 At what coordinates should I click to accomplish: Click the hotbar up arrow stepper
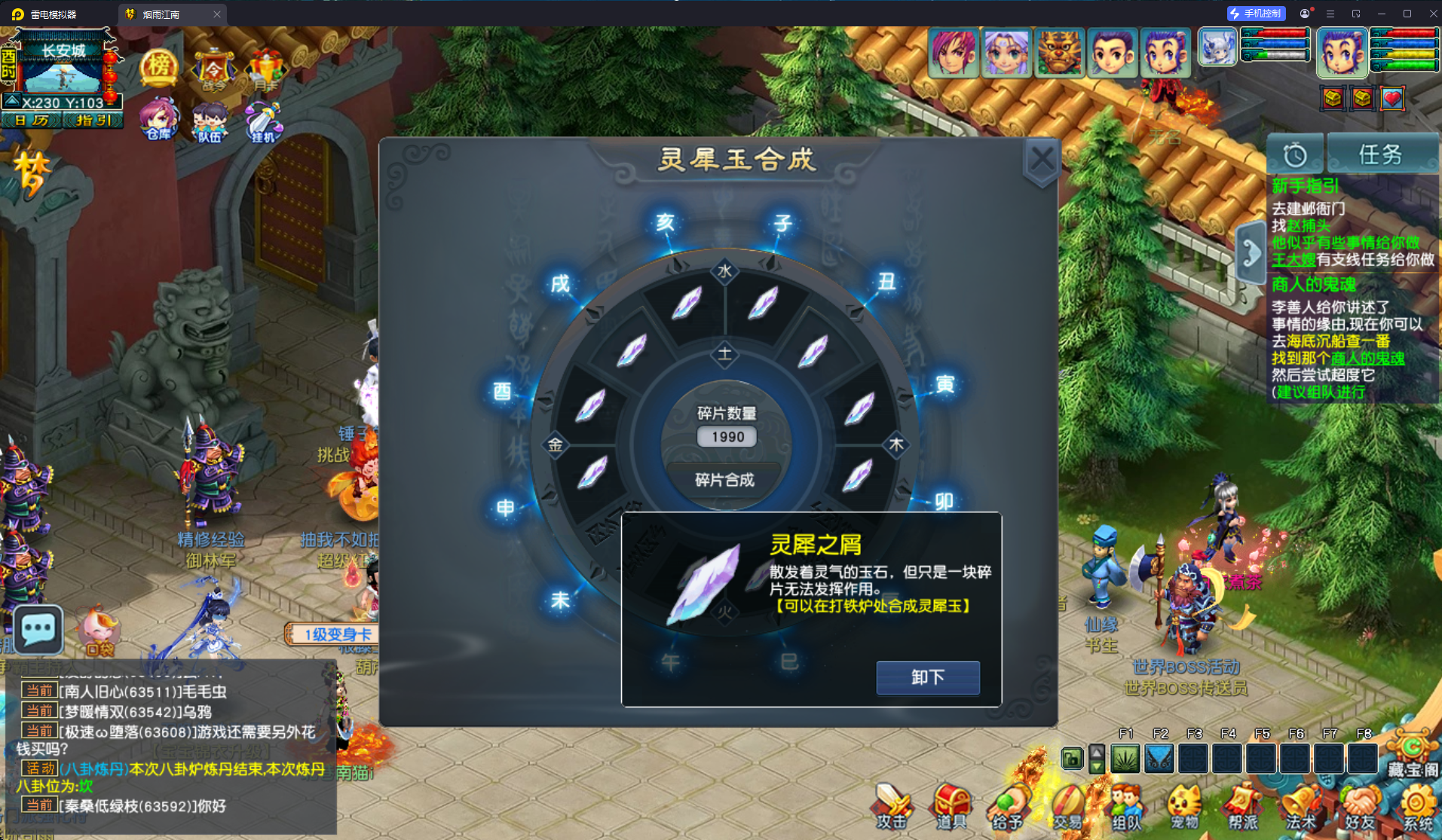click(1095, 753)
